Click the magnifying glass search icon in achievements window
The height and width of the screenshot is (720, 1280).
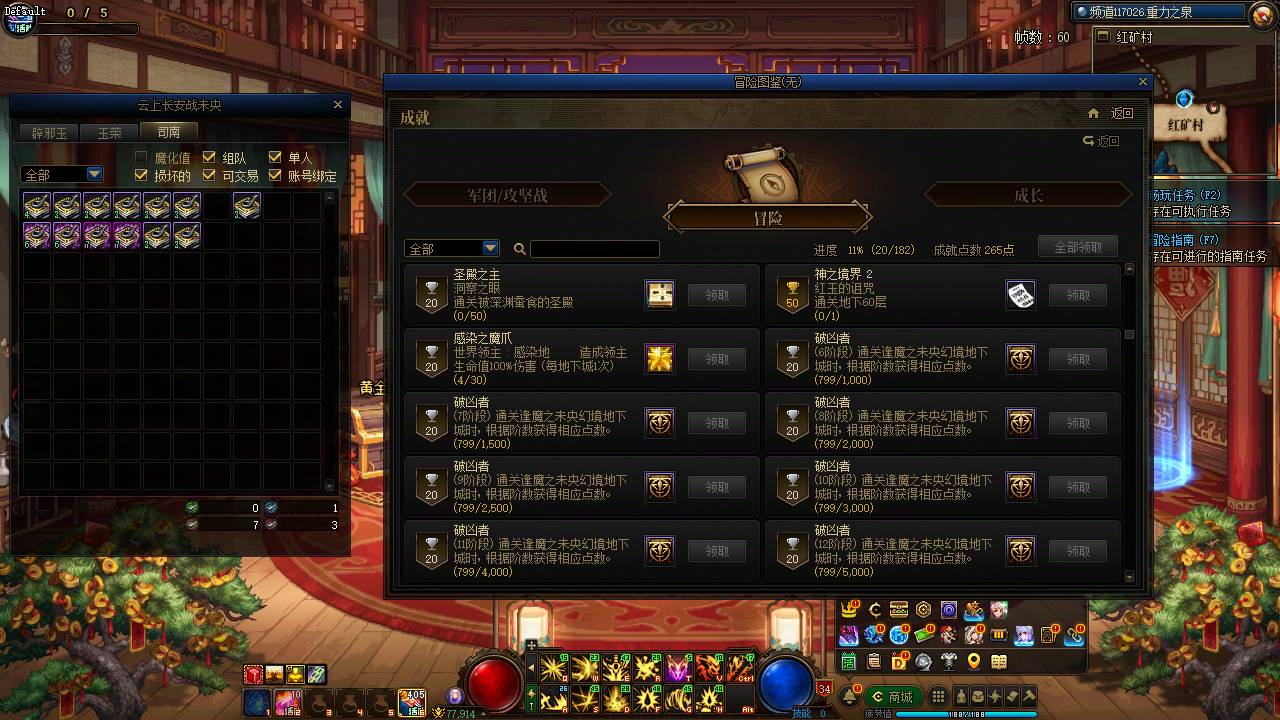coord(521,248)
